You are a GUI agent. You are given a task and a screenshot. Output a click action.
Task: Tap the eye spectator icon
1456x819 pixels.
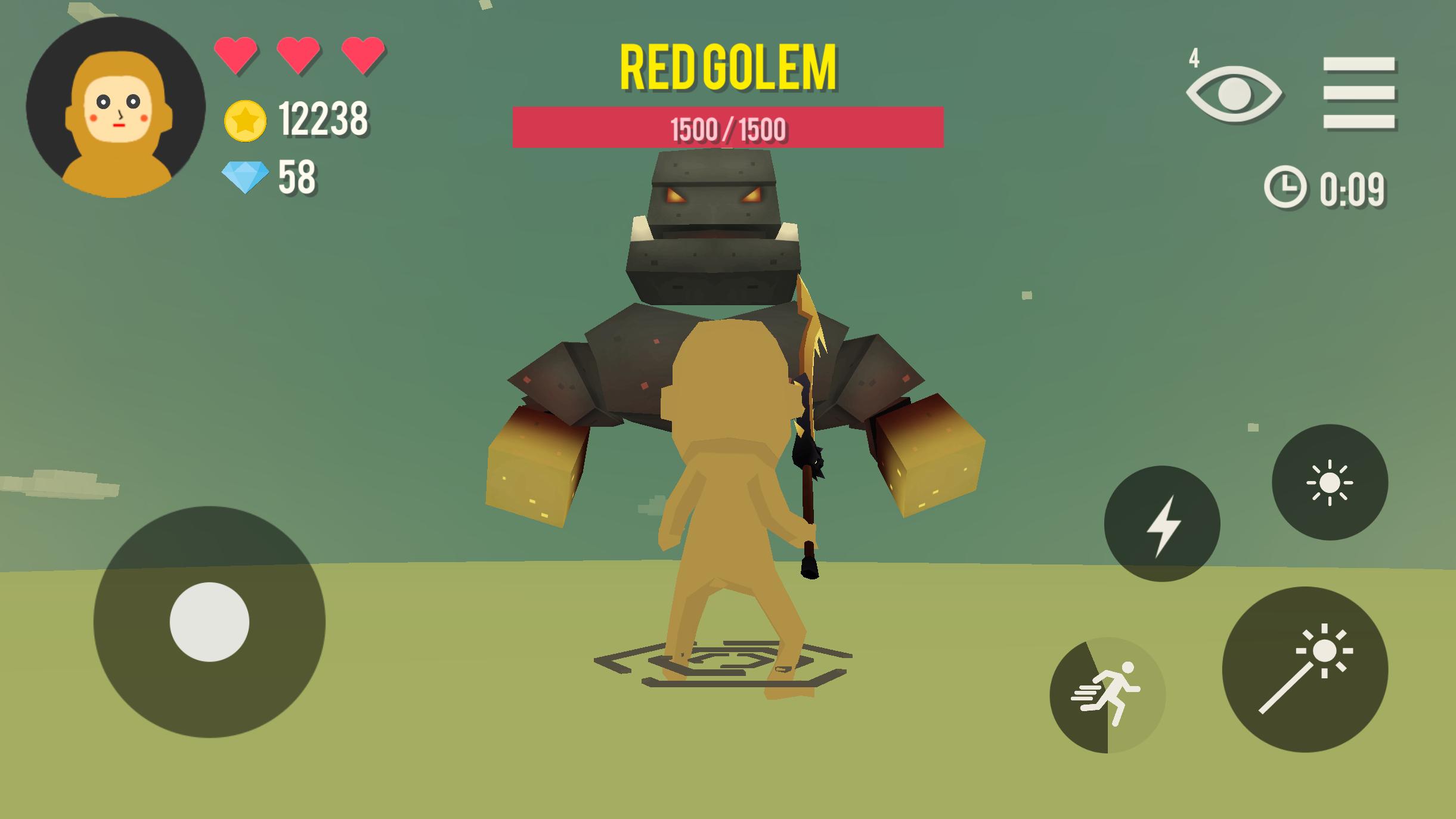tap(1234, 94)
